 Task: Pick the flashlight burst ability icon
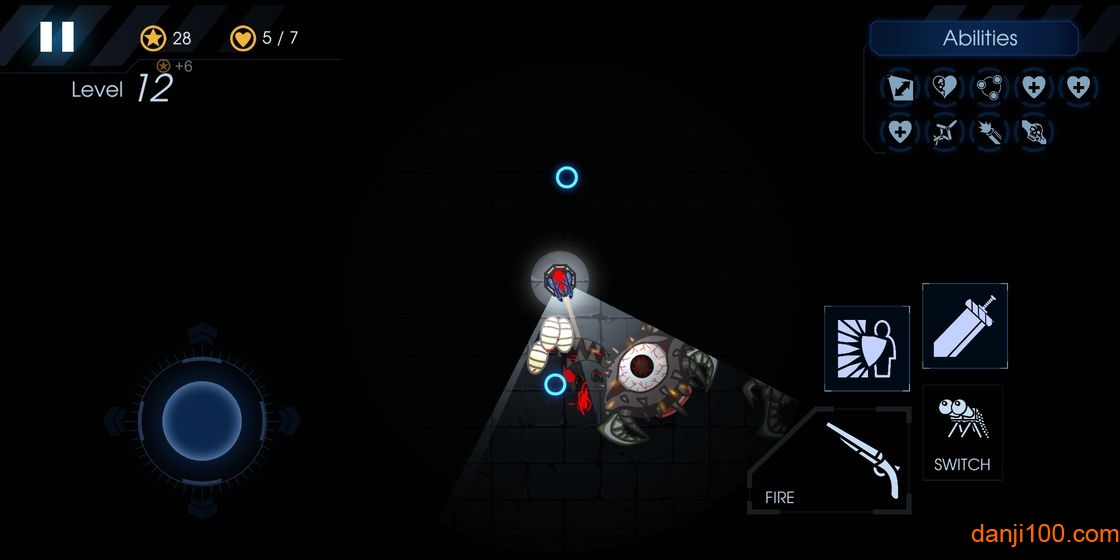click(989, 132)
